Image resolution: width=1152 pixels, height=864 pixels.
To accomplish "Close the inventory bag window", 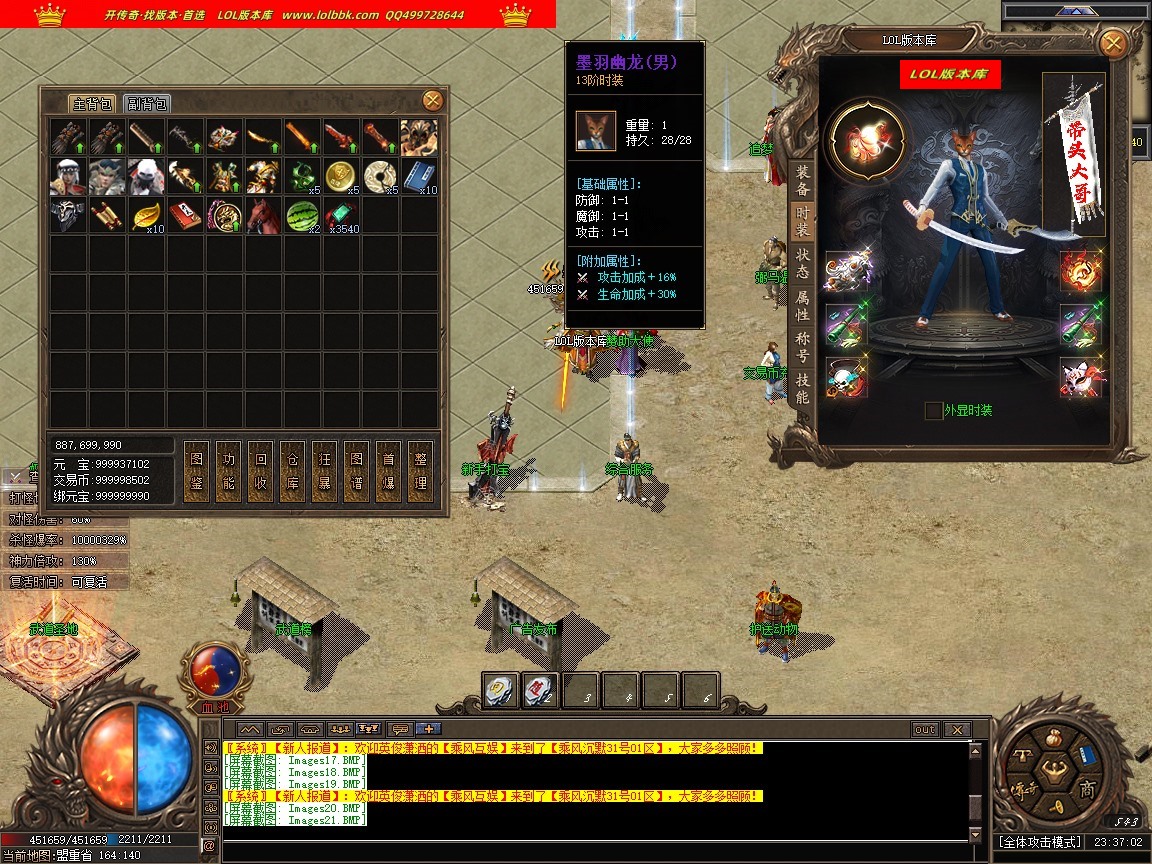I will (433, 100).
